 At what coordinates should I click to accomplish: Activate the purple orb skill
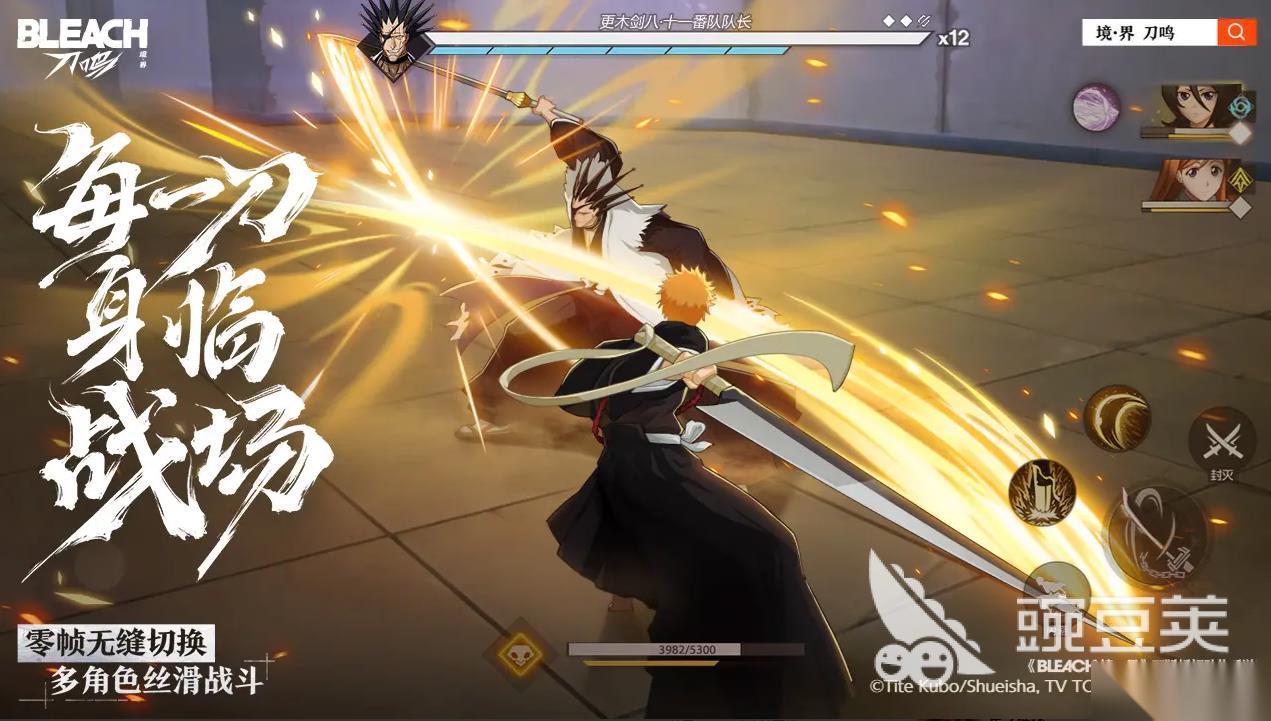point(1096,107)
